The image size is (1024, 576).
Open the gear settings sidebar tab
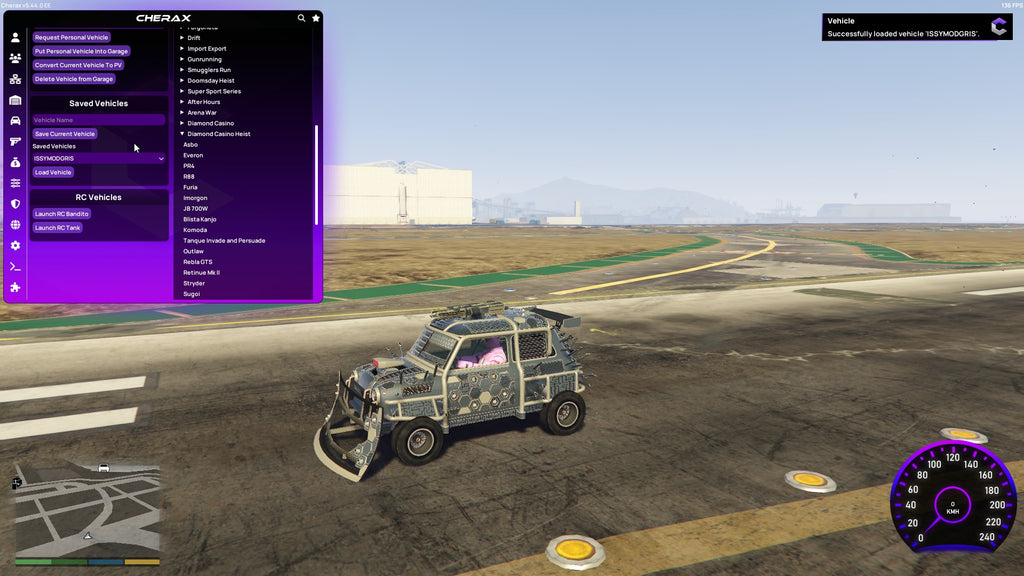(15, 245)
